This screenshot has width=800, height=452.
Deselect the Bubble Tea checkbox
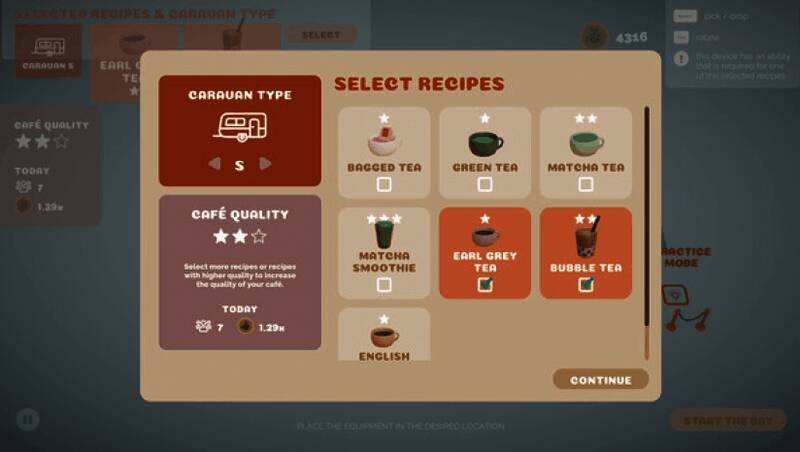[586, 285]
